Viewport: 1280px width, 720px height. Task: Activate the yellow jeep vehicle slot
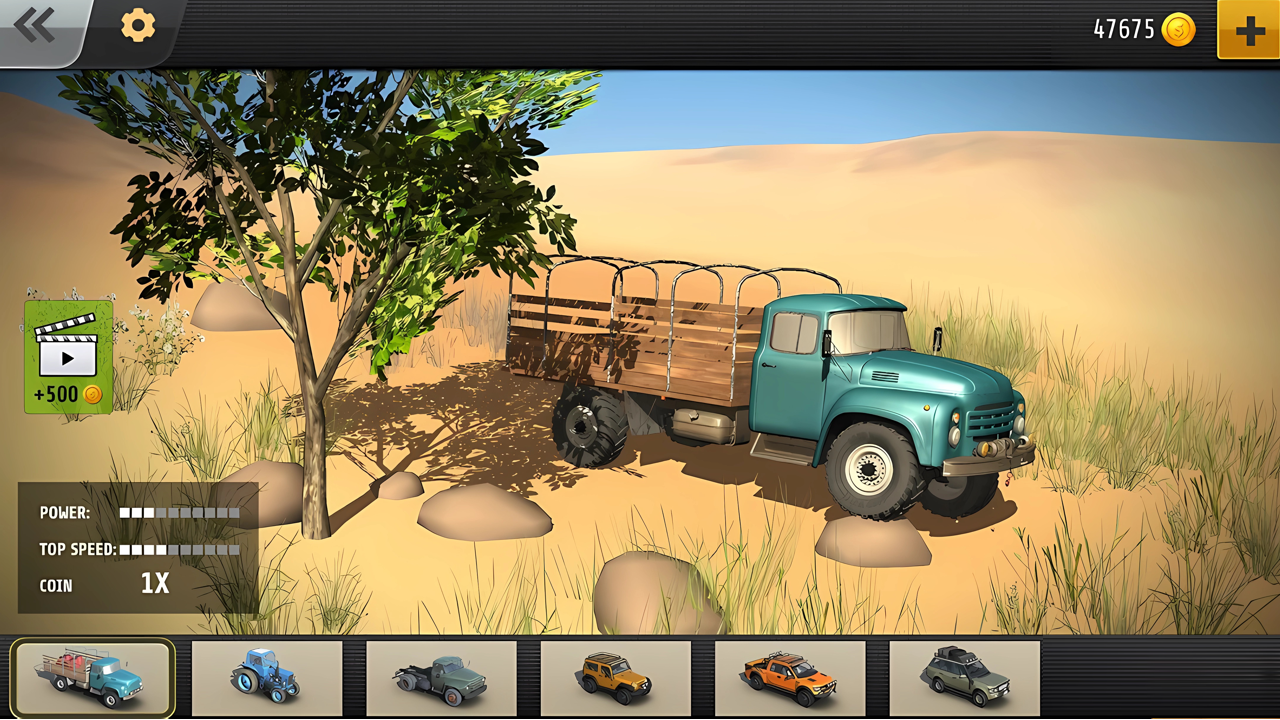[x=618, y=679]
